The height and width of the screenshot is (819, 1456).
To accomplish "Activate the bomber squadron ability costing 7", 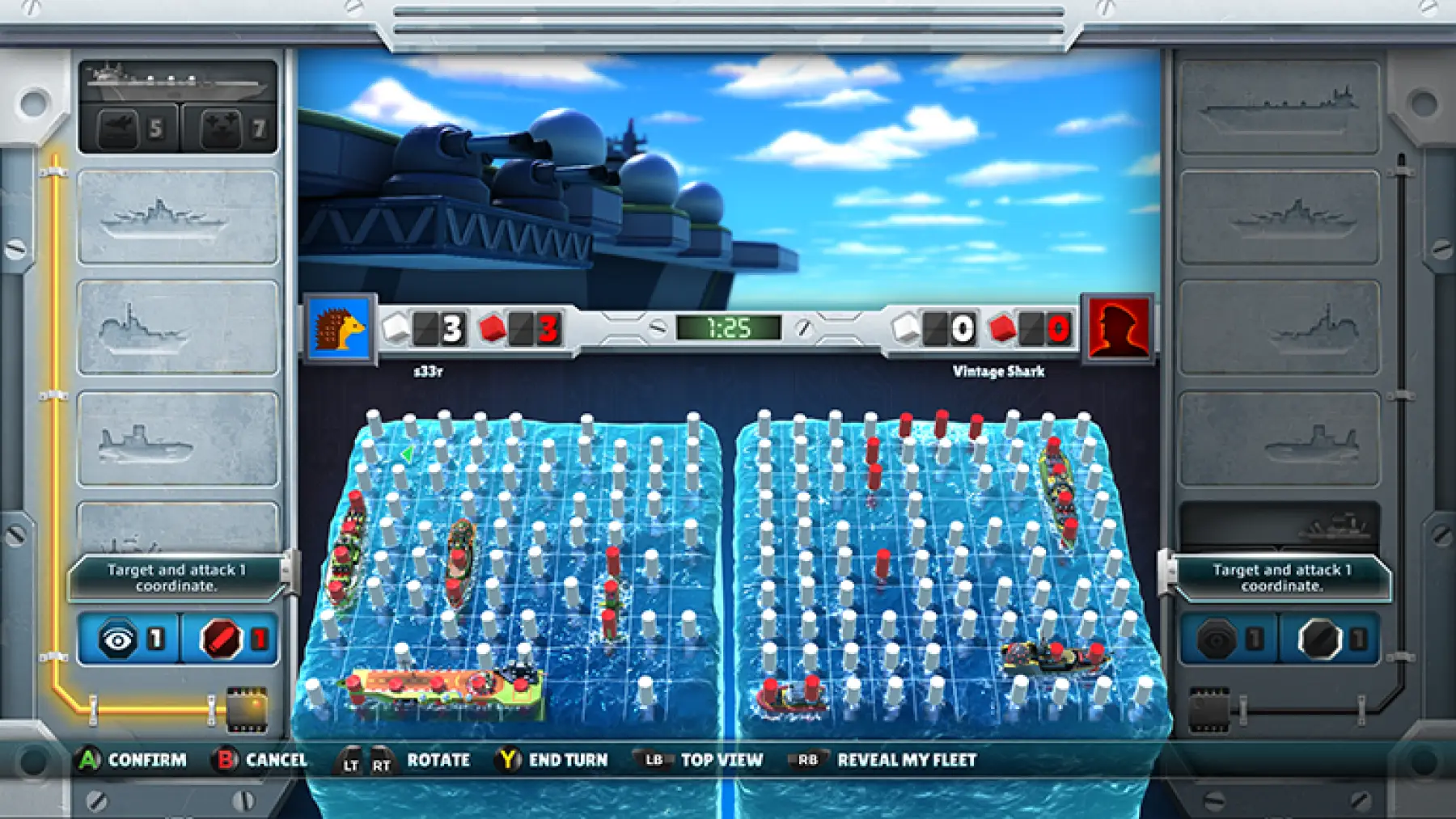I will (x=230, y=129).
